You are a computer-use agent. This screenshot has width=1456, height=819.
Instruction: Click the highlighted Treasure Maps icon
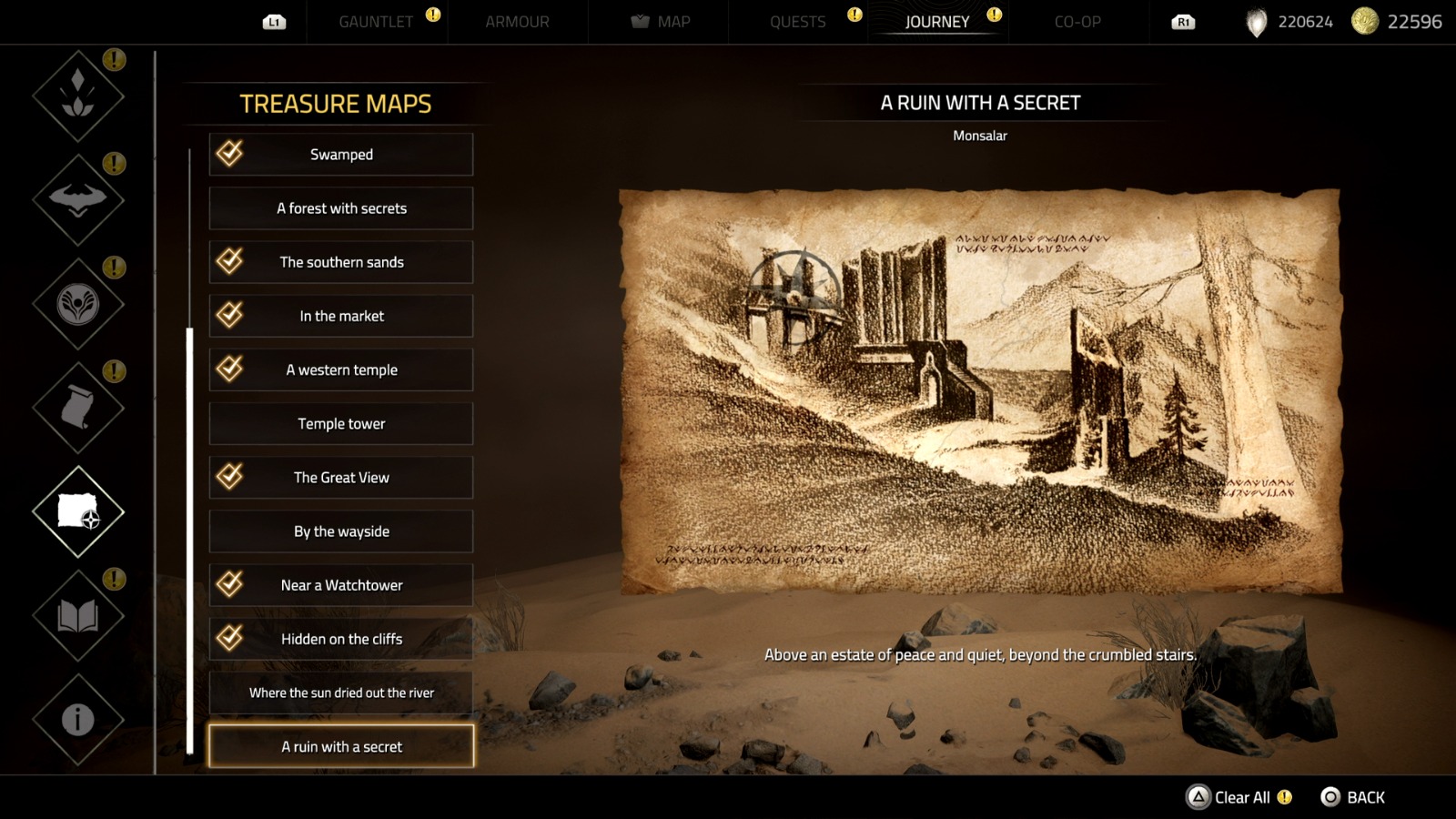pos(77,512)
